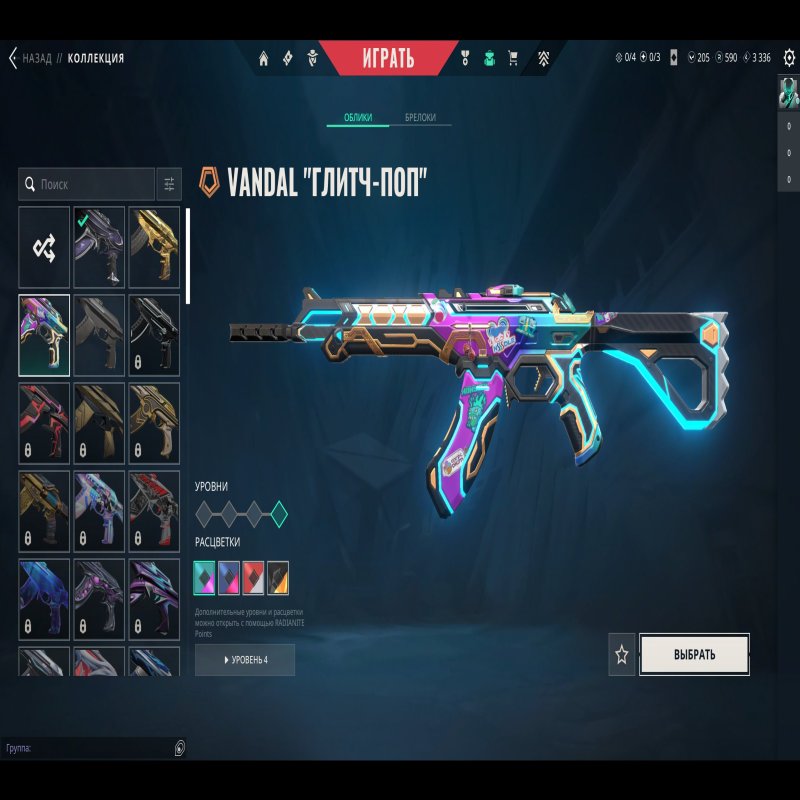Pick the teal-and-pink color variant swatch

(206, 576)
